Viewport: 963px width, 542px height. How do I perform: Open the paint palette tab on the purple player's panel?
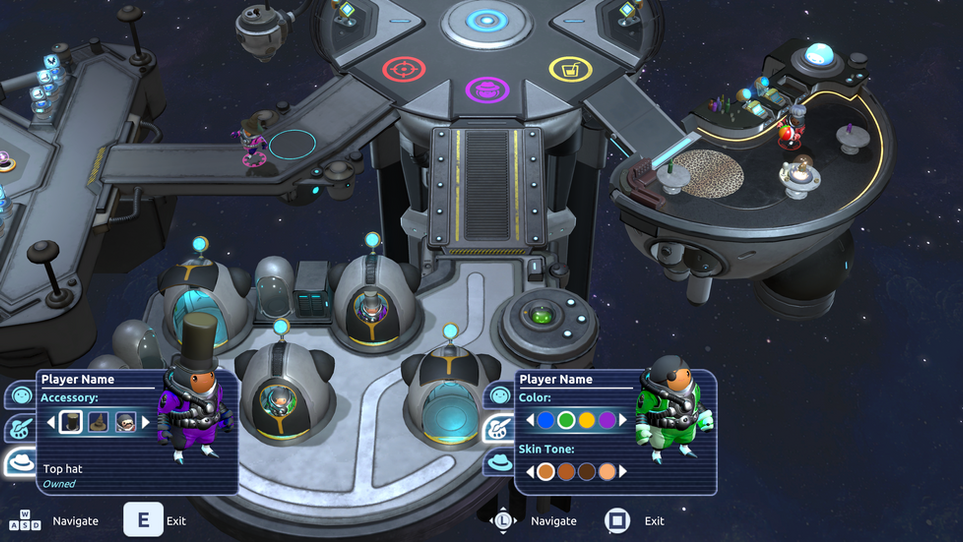pyautogui.click(x=20, y=429)
